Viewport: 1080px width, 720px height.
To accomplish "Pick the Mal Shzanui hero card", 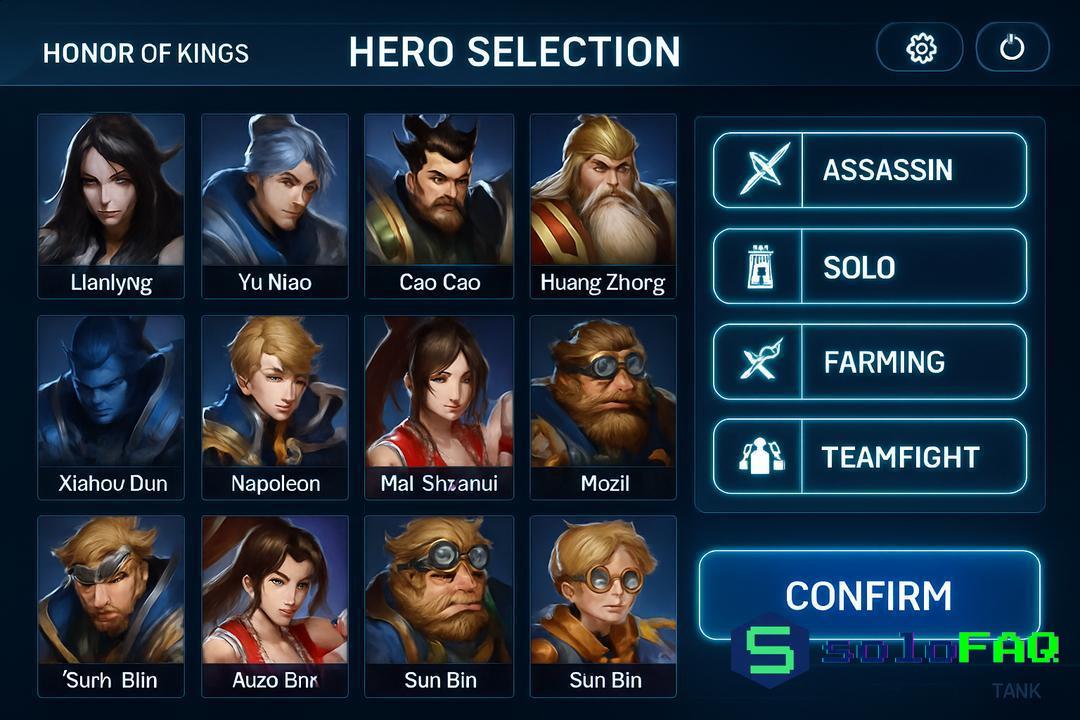I will click(x=439, y=407).
